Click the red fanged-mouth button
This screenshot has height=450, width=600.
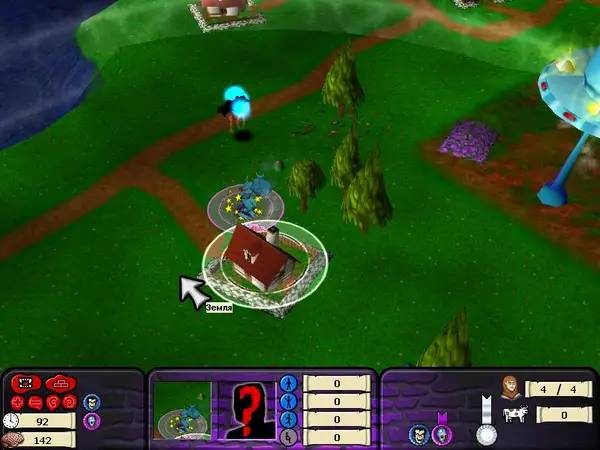click(24, 384)
